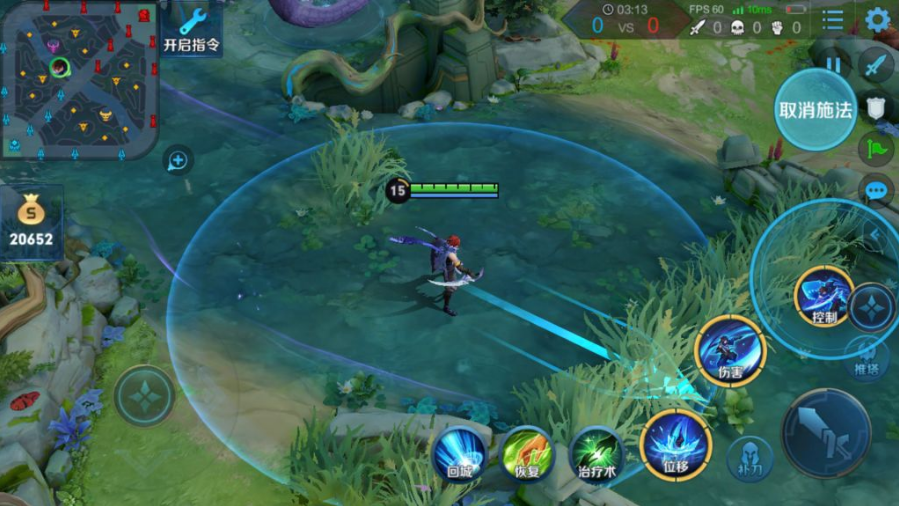Tap the movement joystick
Image resolution: width=899 pixels, height=506 pixels.
click(144, 396)
